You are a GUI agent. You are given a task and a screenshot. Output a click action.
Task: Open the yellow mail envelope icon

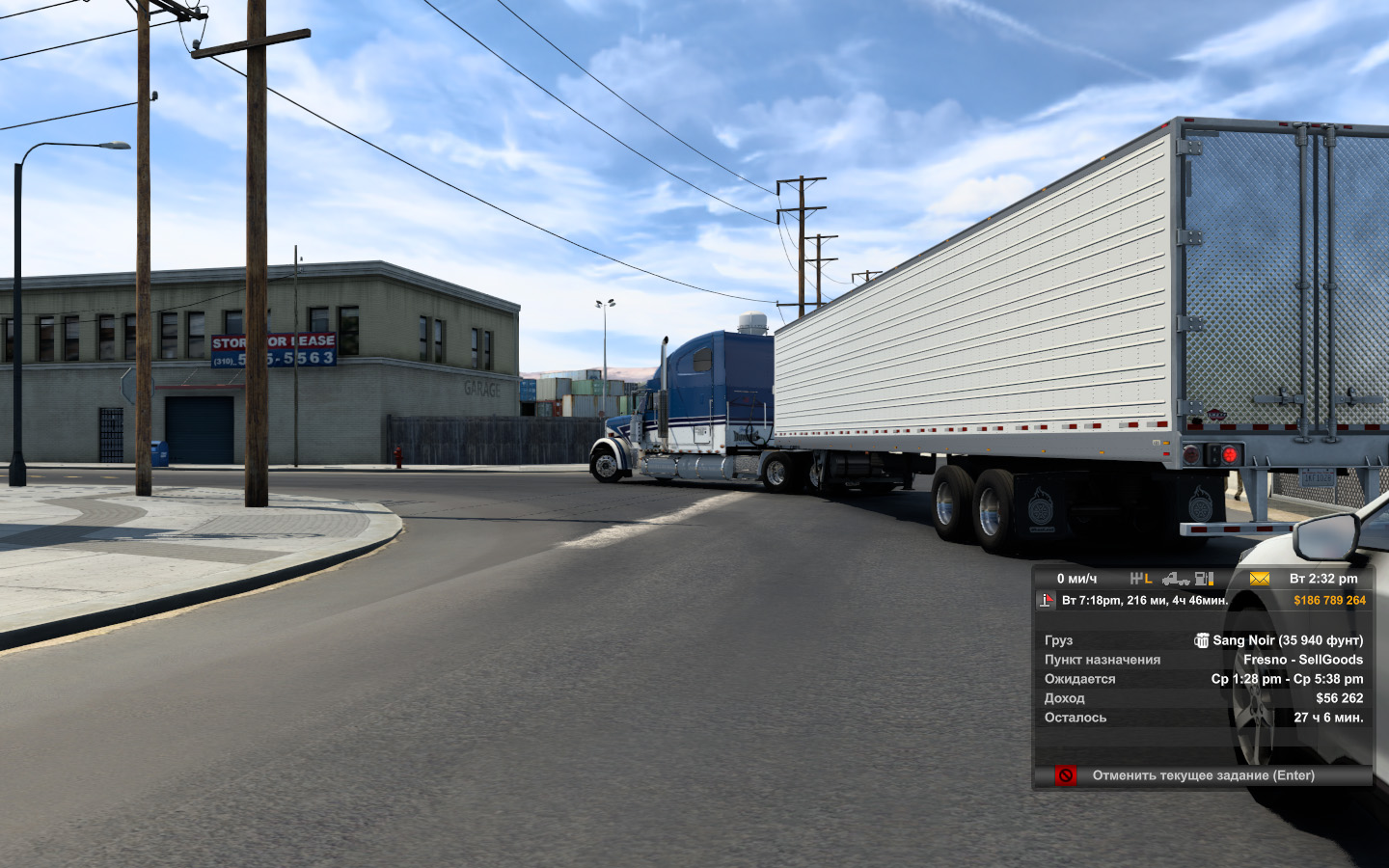pyautogui.click(x=1259, y=579)
